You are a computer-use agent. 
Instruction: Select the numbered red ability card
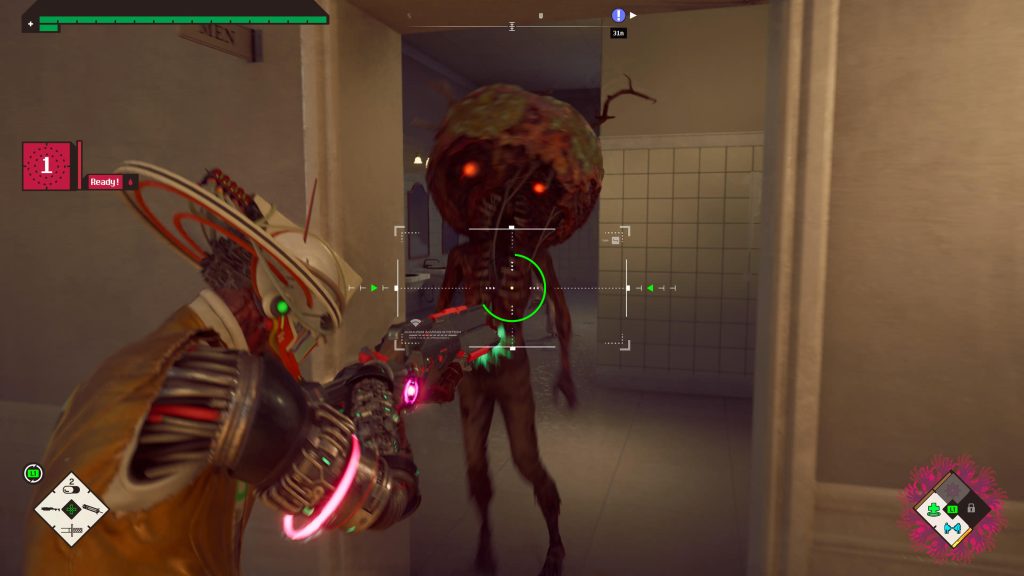coord(46,166)
